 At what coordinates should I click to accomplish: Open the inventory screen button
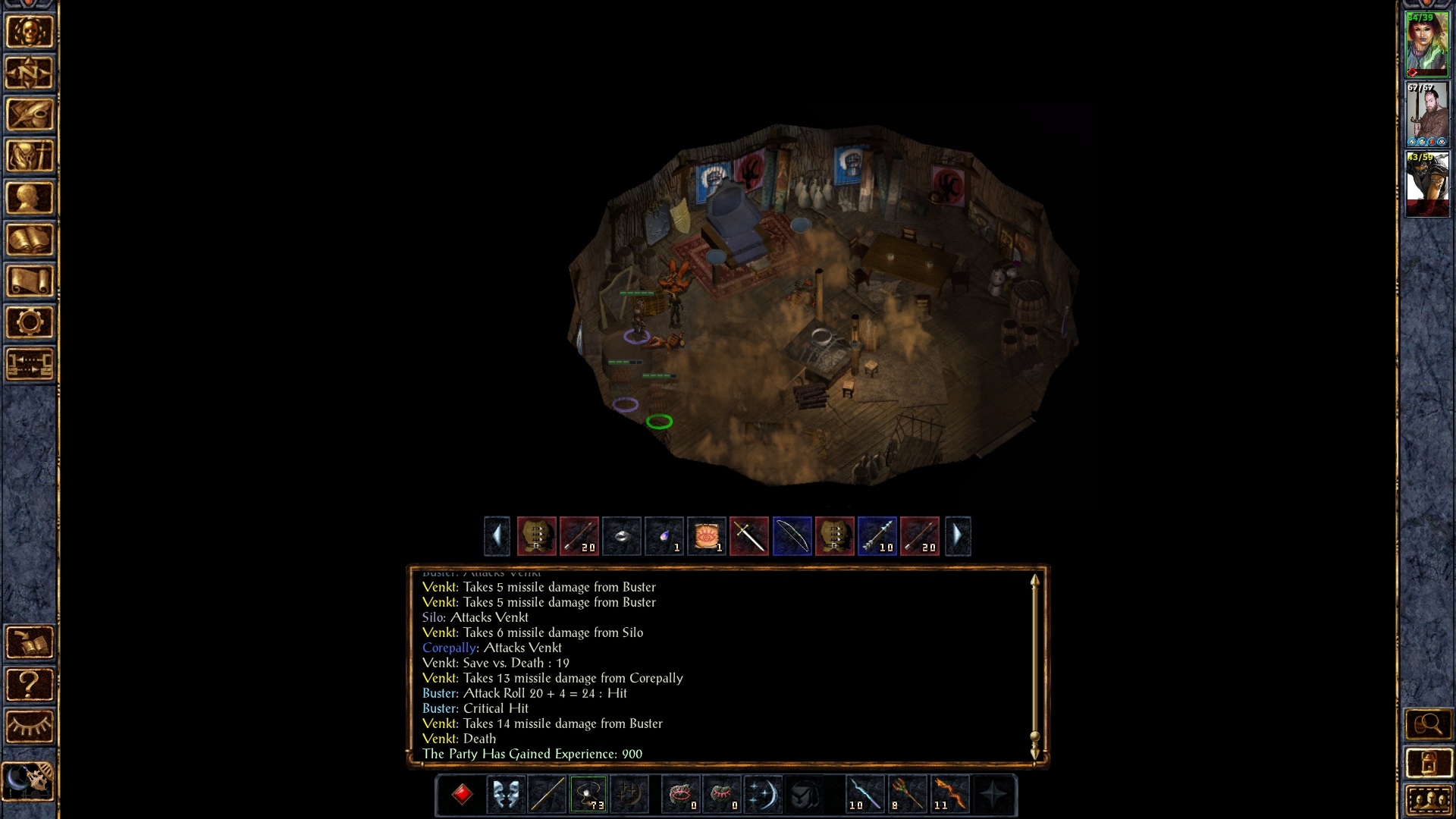coord(30,156)
